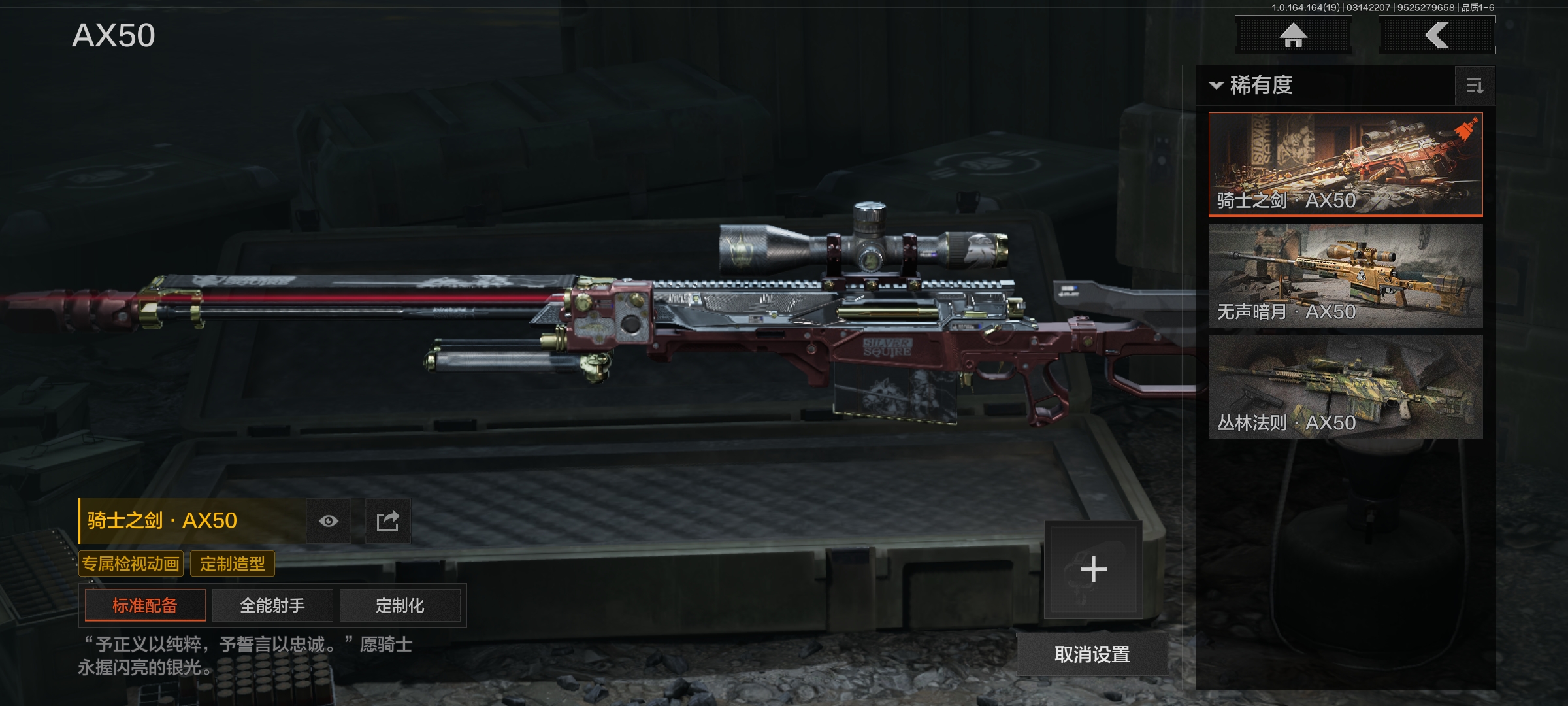Switch to the 全能射手 tab
Image resolution: width=1568 pixels, height=706 pixels.
(x=272, y=605)
